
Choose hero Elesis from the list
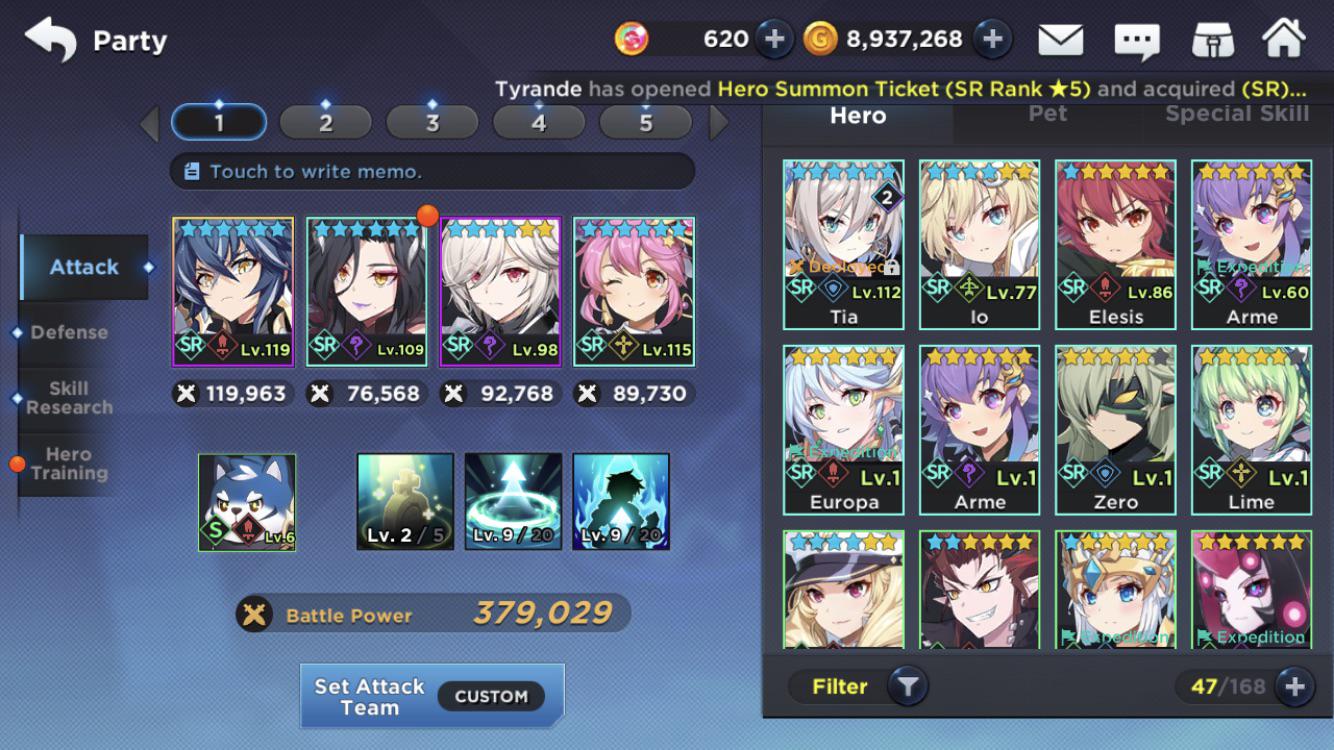pyautogui.click(x=1115, y=245)
